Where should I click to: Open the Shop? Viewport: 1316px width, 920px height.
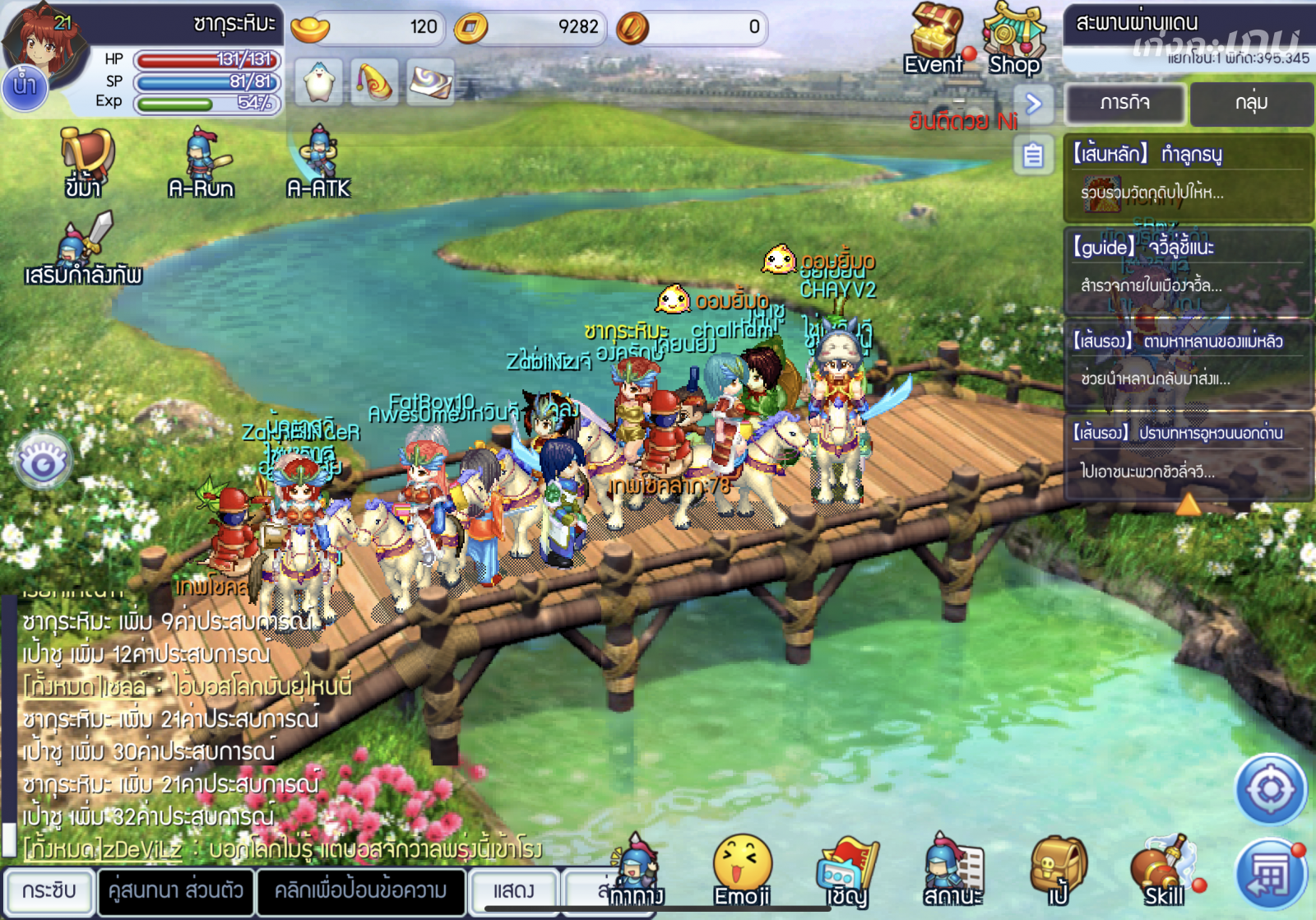tap(1015, 37)
